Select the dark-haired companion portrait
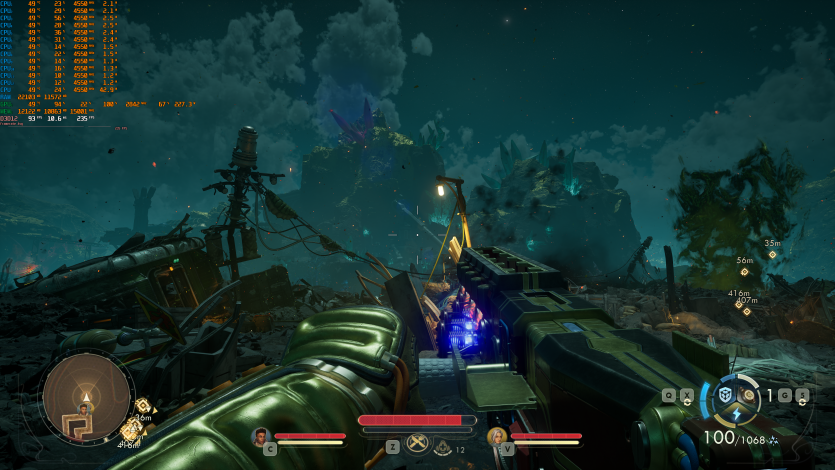The height and width of the screenshot is (470, 835). pyautogui.click(x=262, y=436)
